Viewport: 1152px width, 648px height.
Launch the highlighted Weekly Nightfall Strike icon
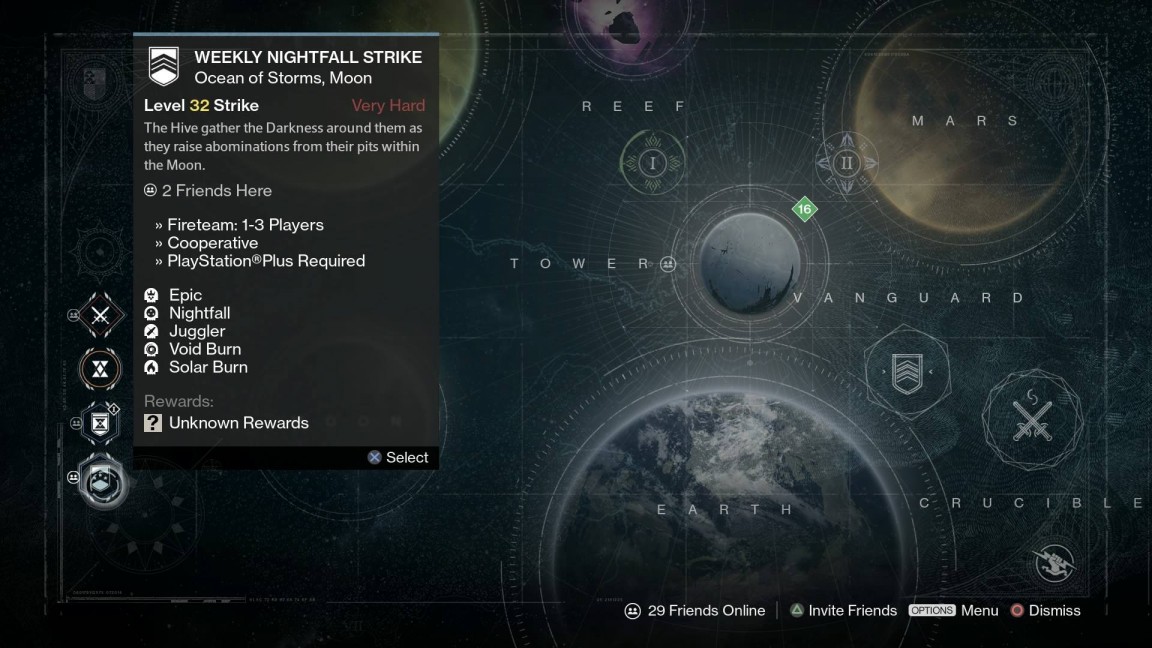point(103,479)
